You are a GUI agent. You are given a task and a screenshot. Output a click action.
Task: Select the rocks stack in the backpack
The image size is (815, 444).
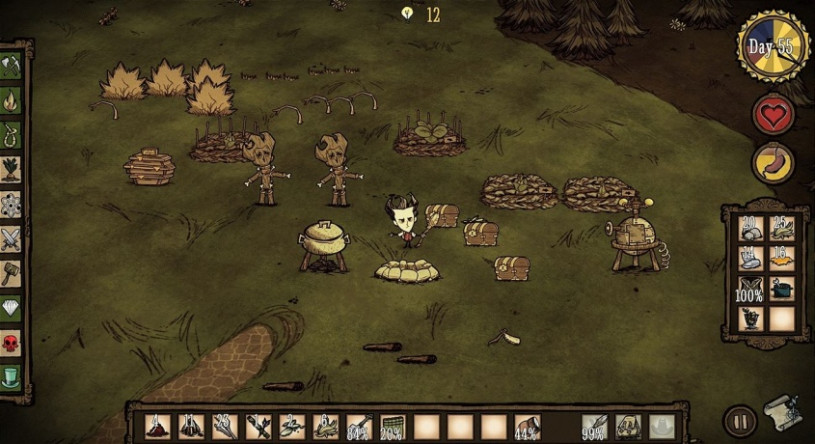[751, 229]
